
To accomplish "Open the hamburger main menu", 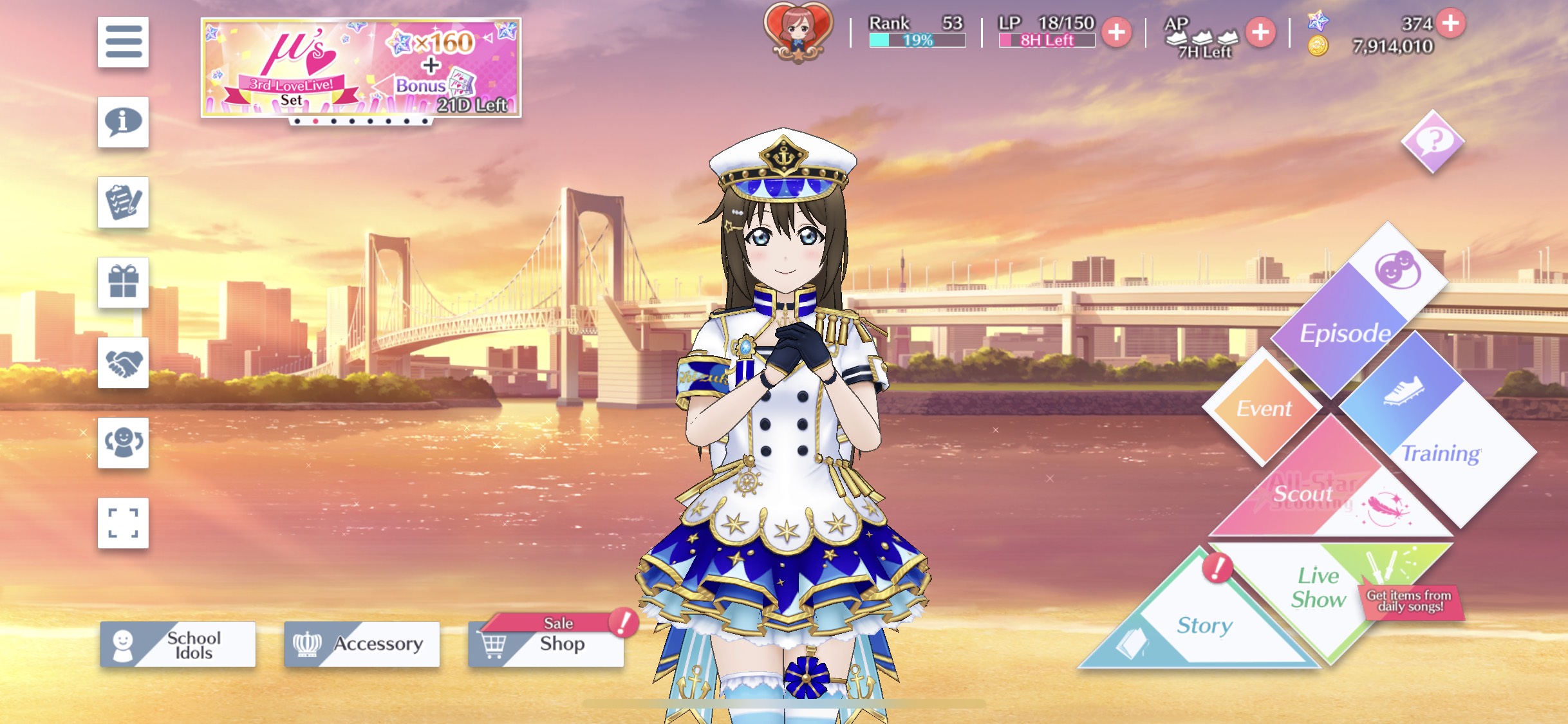I will point(123,42).
